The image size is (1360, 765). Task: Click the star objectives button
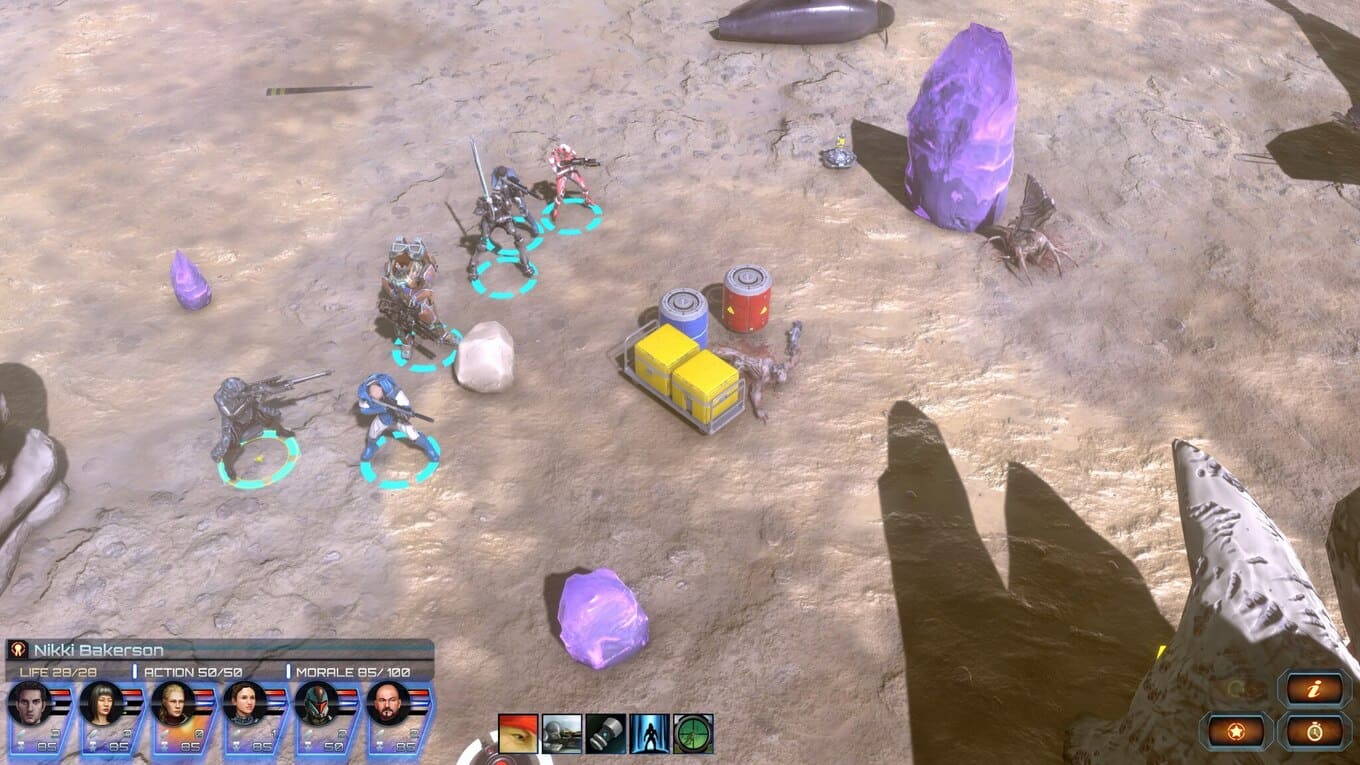[1236, 731]
